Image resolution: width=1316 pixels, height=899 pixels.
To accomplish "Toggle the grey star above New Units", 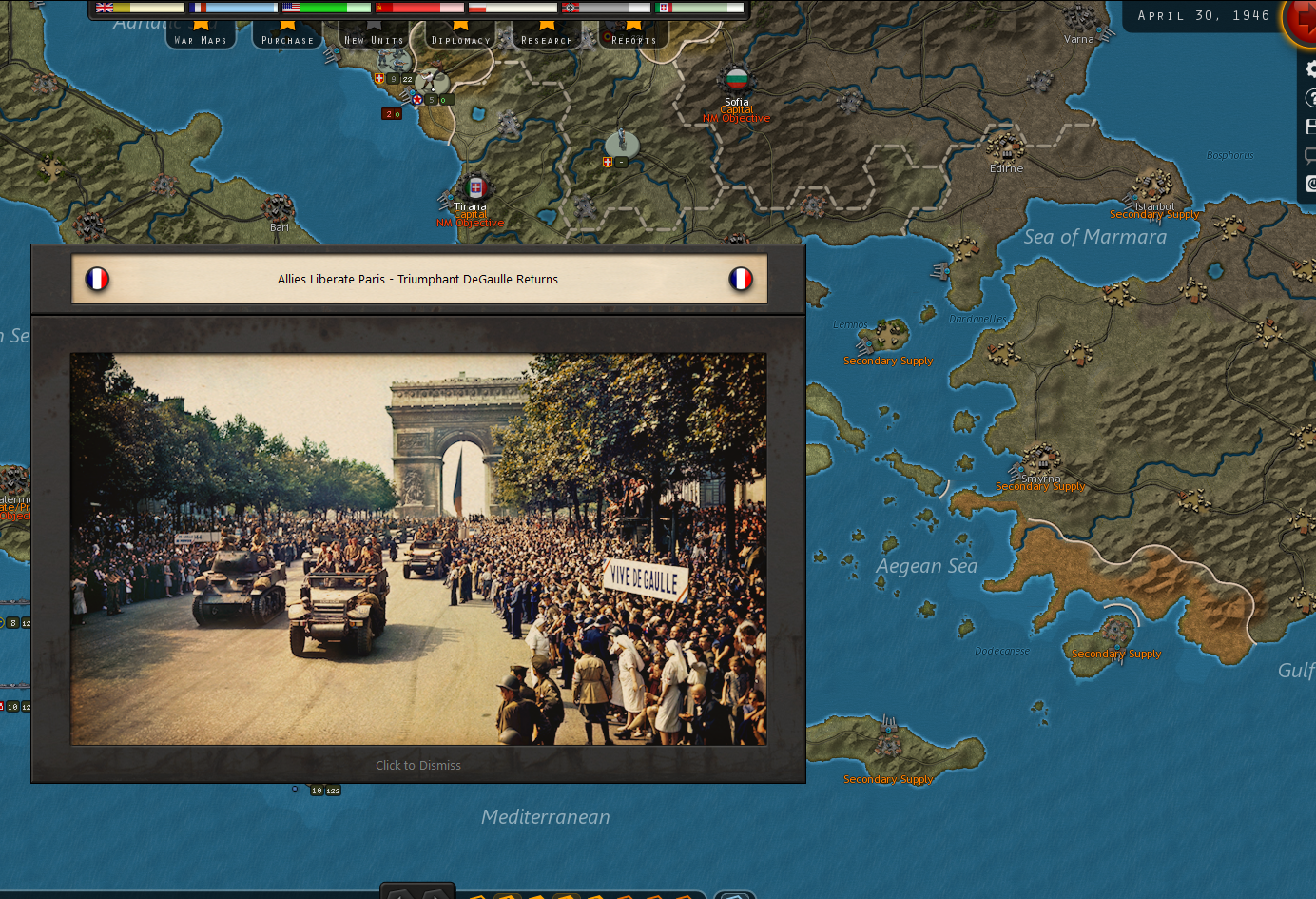I will 373,26.
